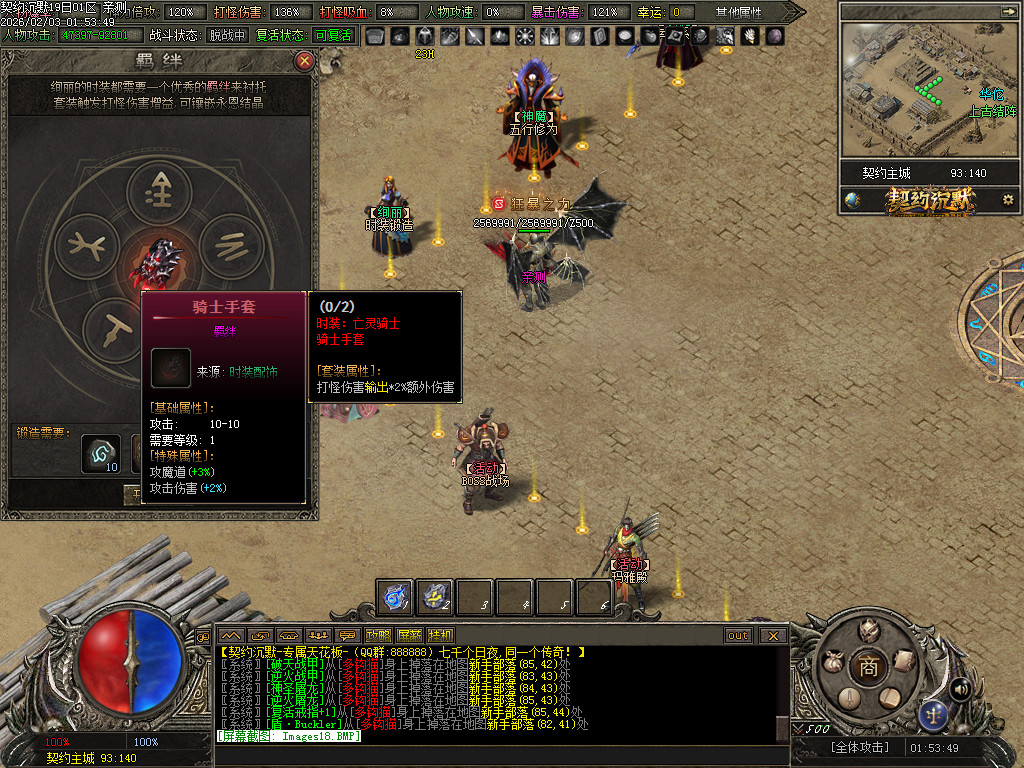Close the chat window with X
The width and height of the screenshot is (1024, 768).
[x=772, y=635]
